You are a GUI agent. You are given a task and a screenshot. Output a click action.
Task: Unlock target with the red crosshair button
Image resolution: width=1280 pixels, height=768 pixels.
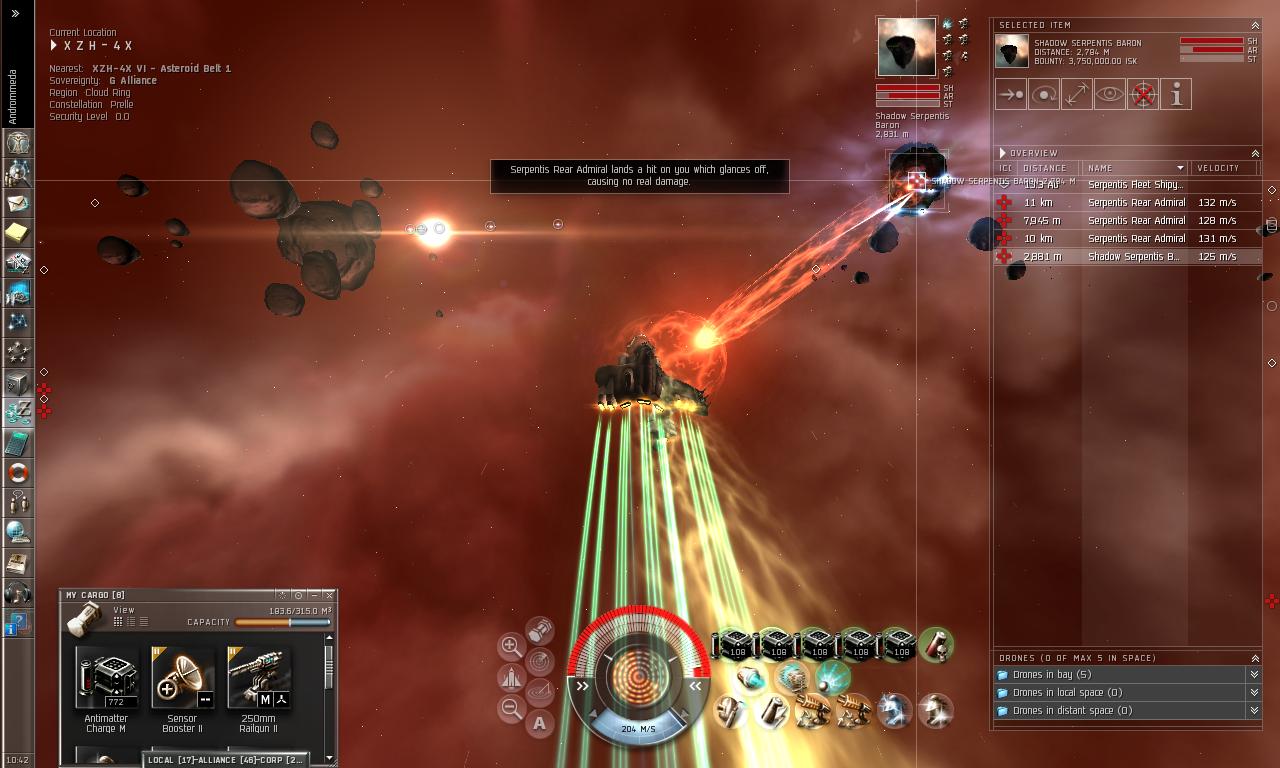[1143, 94]
